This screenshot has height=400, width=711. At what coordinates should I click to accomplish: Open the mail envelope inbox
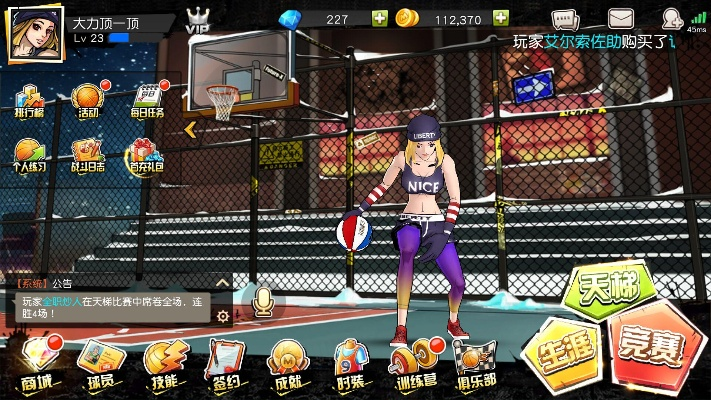(622, 19)
